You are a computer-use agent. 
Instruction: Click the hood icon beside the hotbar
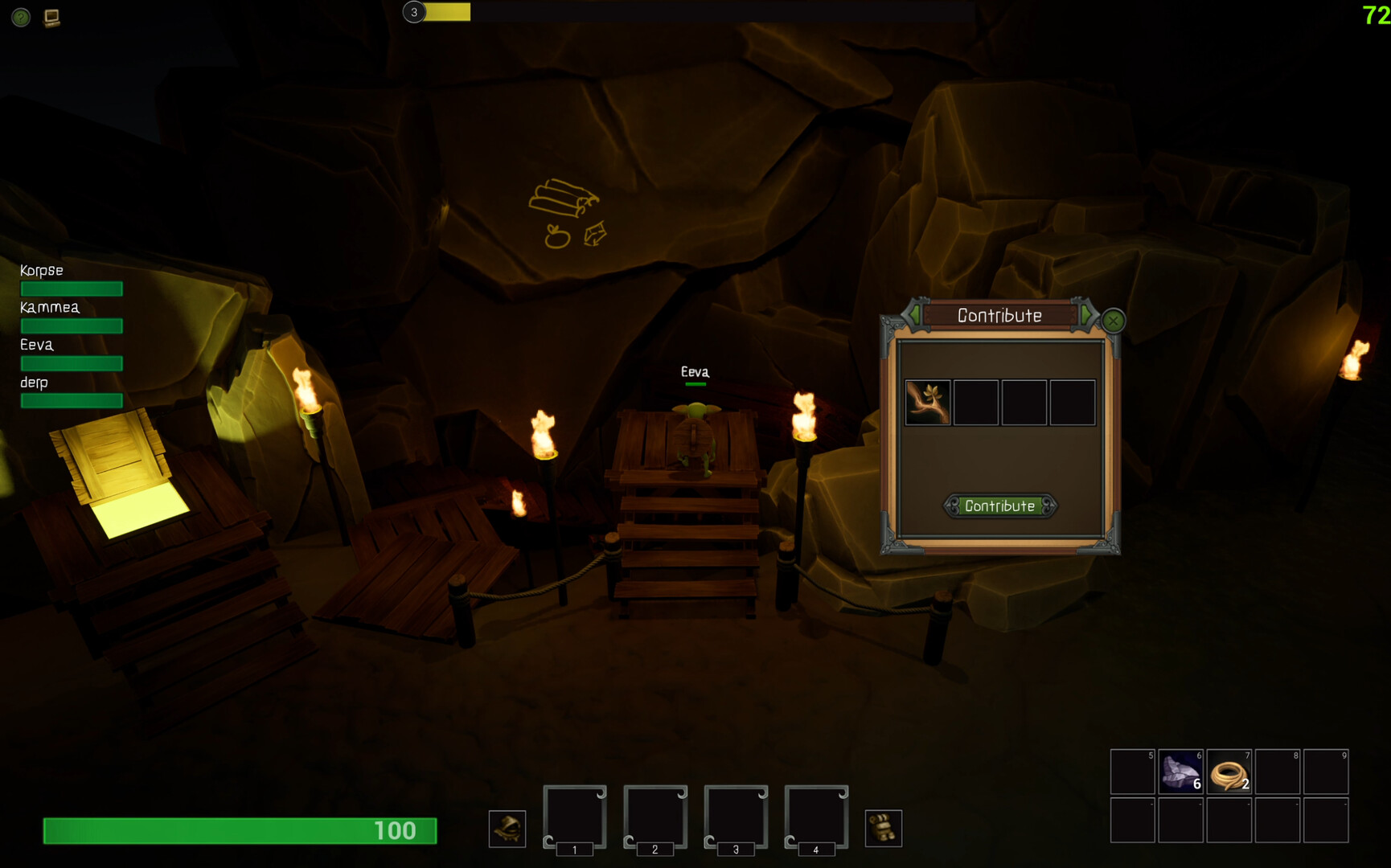click(x=507, y=828)
